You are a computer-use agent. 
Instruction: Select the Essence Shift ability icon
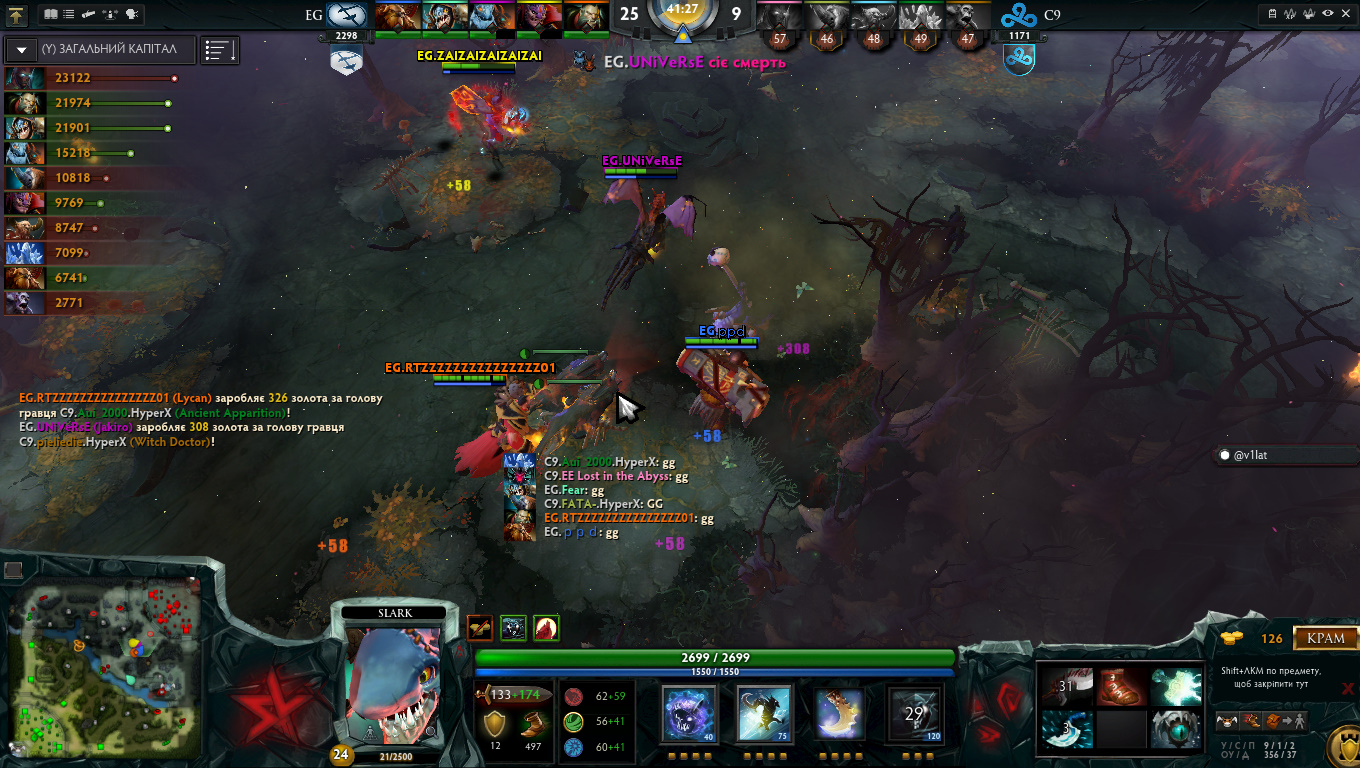coord(839,714)
